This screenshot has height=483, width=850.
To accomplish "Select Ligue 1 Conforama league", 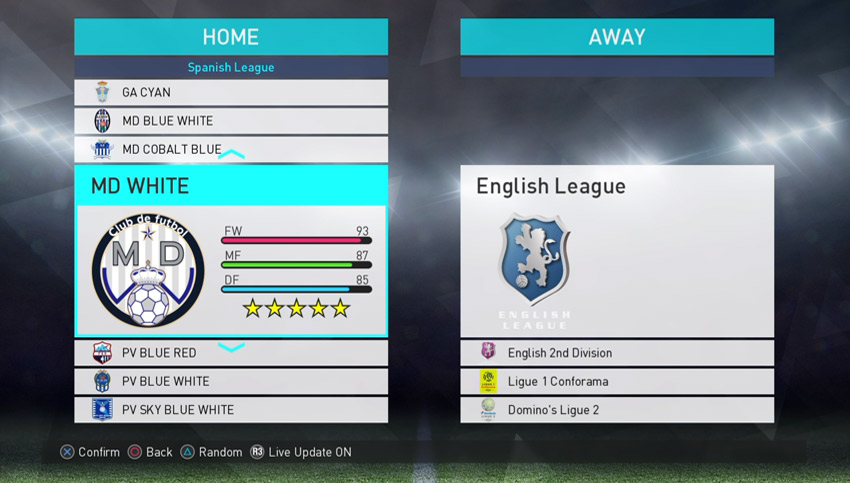I will 616,381.
